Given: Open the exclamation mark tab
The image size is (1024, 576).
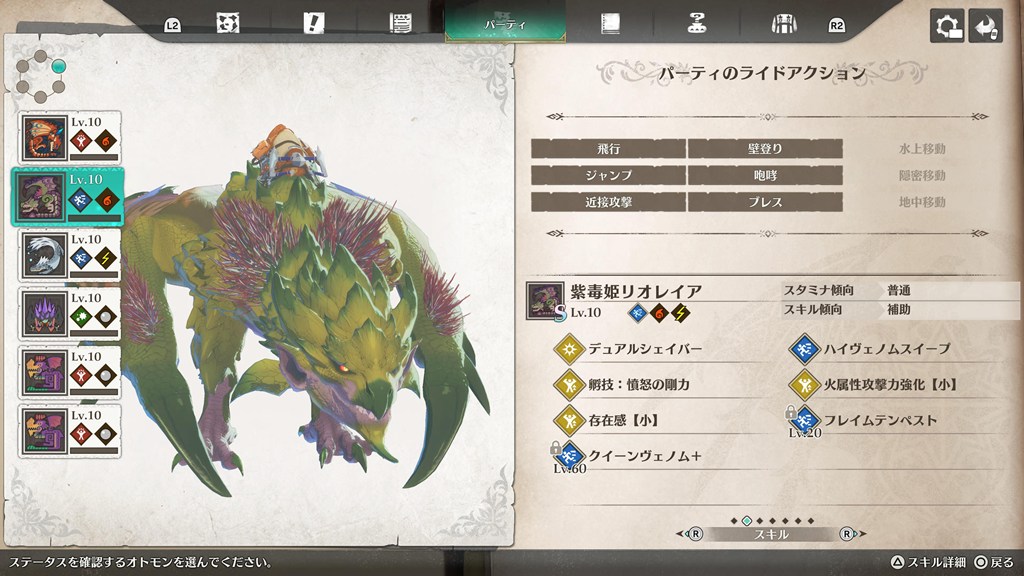Looking at the screenshot, I should 314,23.
